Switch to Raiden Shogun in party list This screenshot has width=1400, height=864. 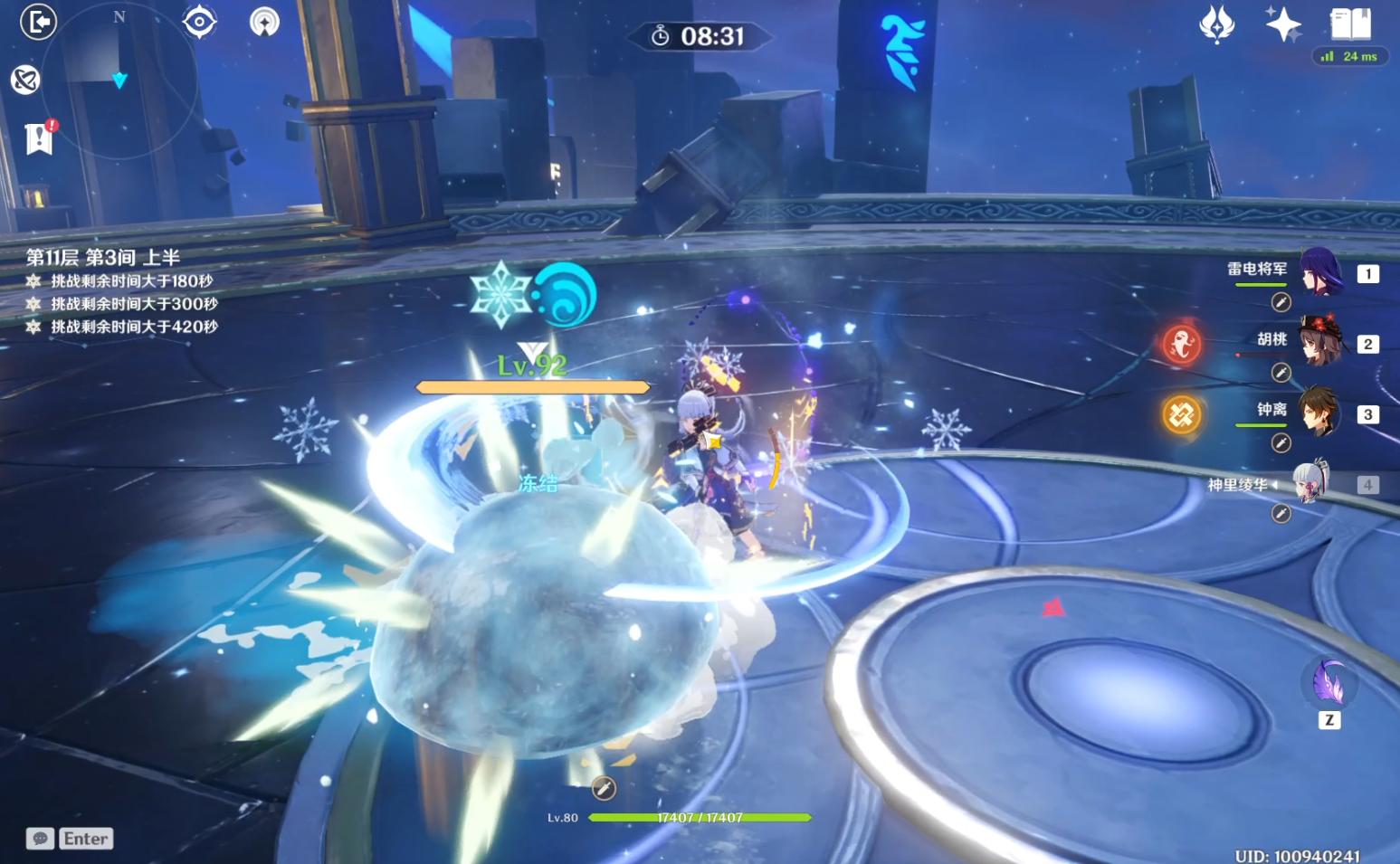[1320, 271]
